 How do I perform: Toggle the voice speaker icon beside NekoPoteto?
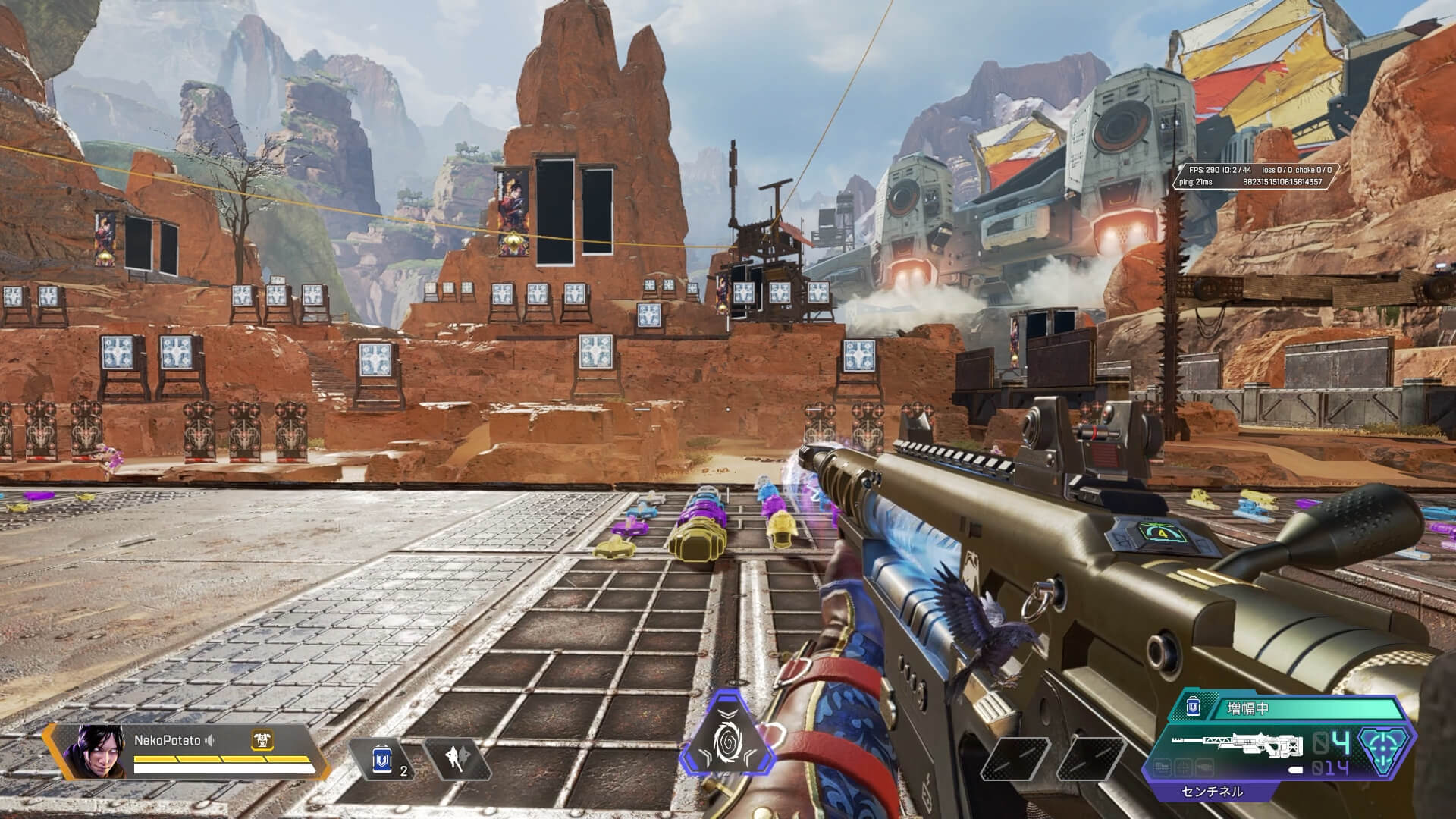209,740
